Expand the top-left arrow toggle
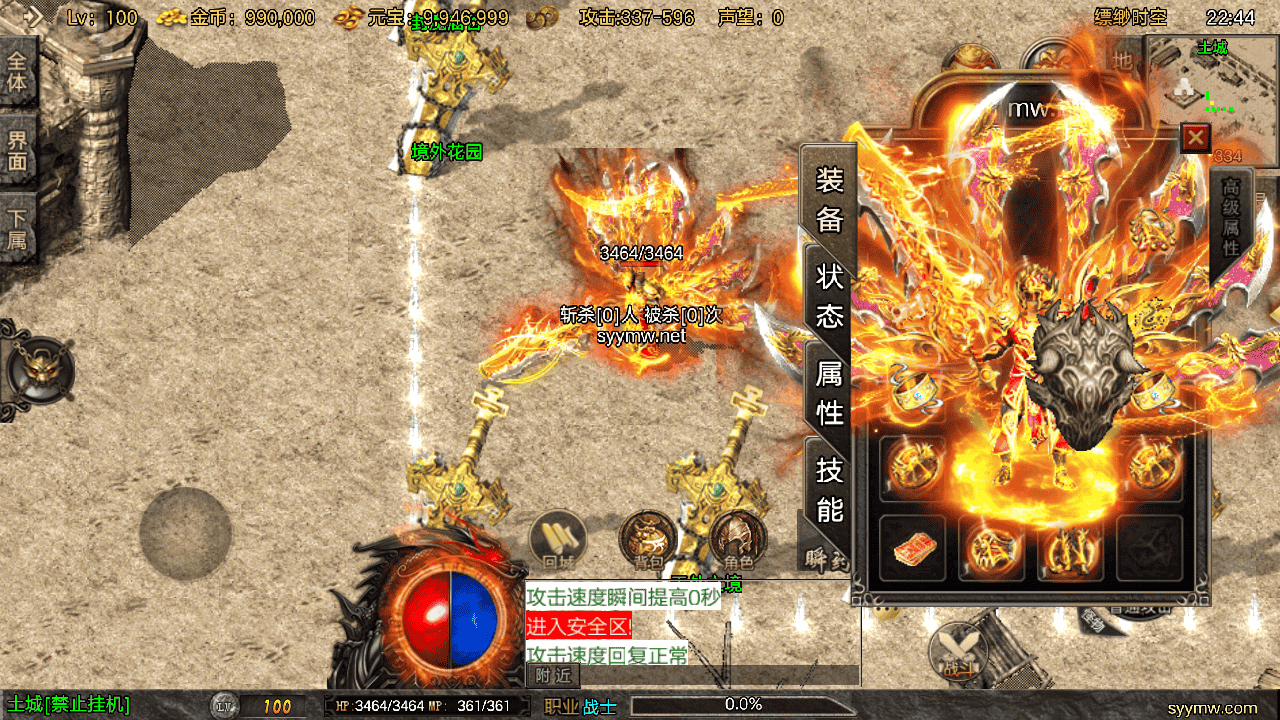The height and width of the screenshot is (720, 1280). coord(29,16)
